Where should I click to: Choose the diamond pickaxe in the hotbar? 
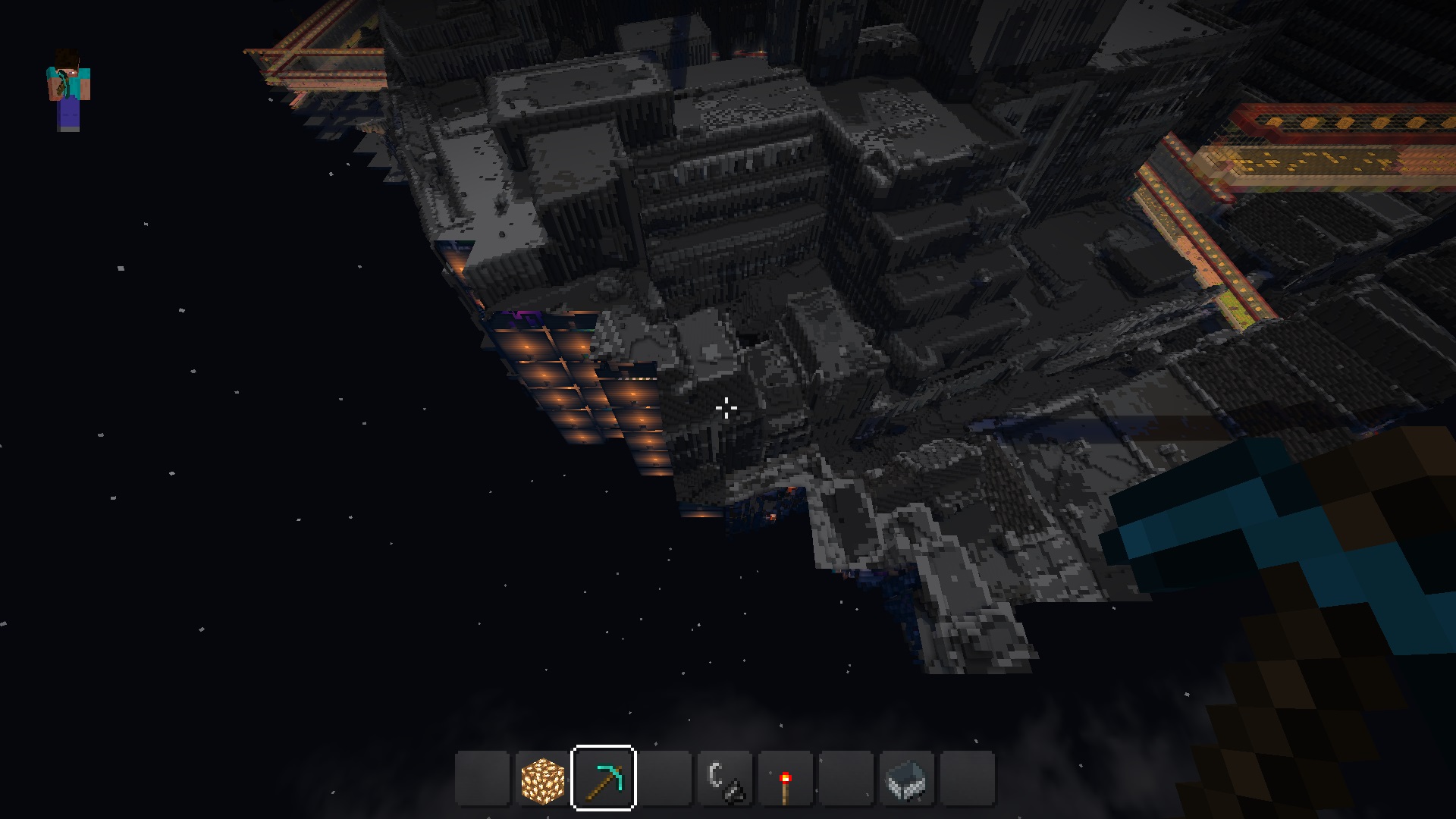pyautogui.click(x=604, y=779)
